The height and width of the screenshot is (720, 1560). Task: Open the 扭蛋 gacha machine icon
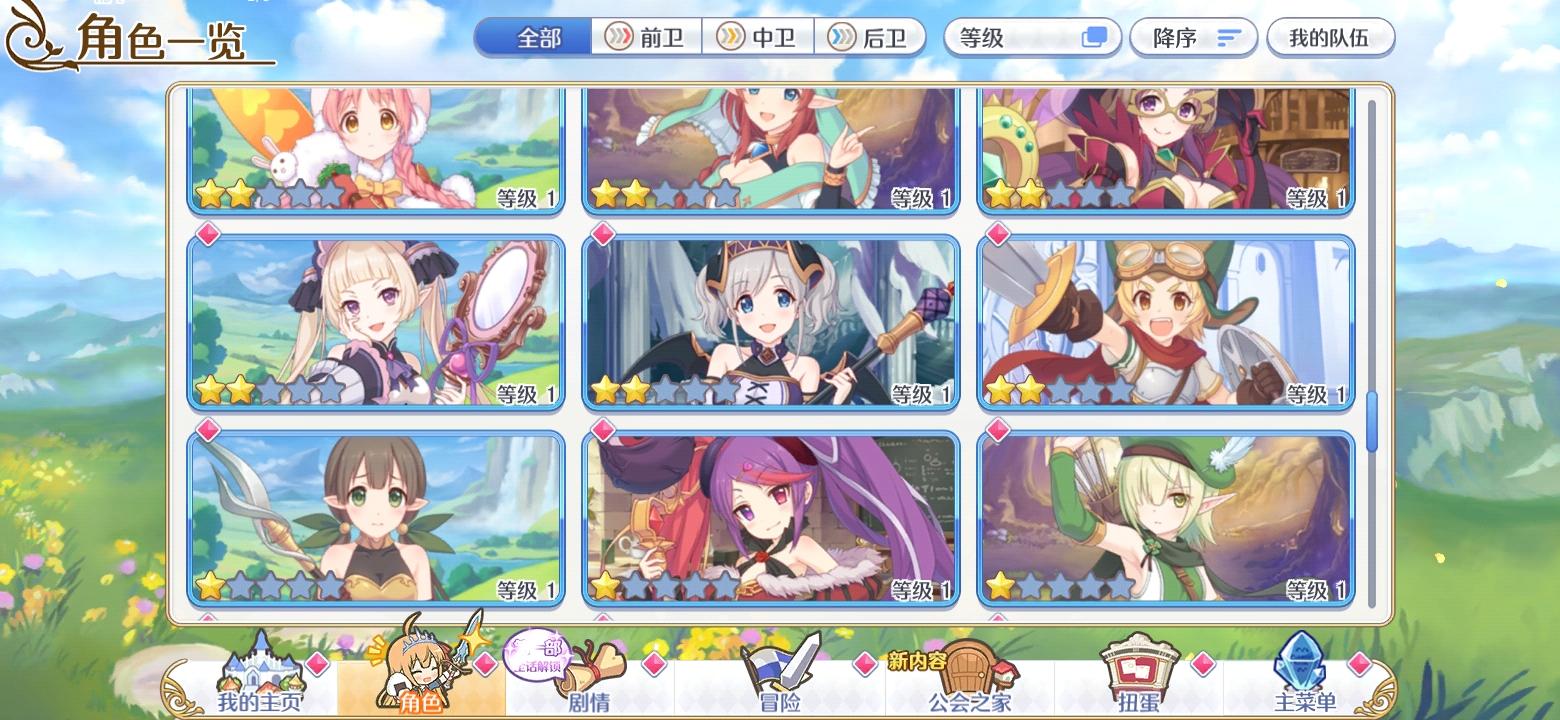tap(1140, 668)
